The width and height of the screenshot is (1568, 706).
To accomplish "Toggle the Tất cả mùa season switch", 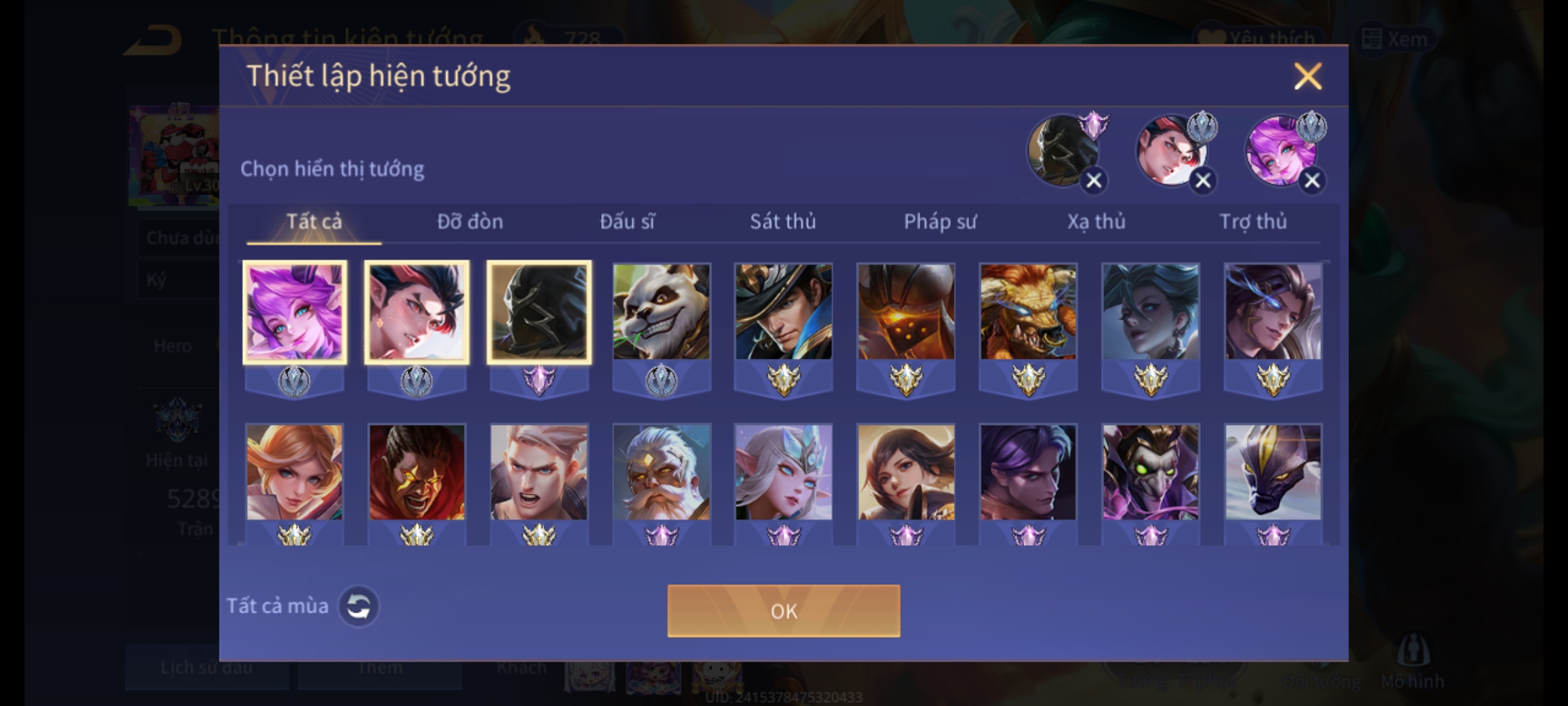I will pos(359,606).
